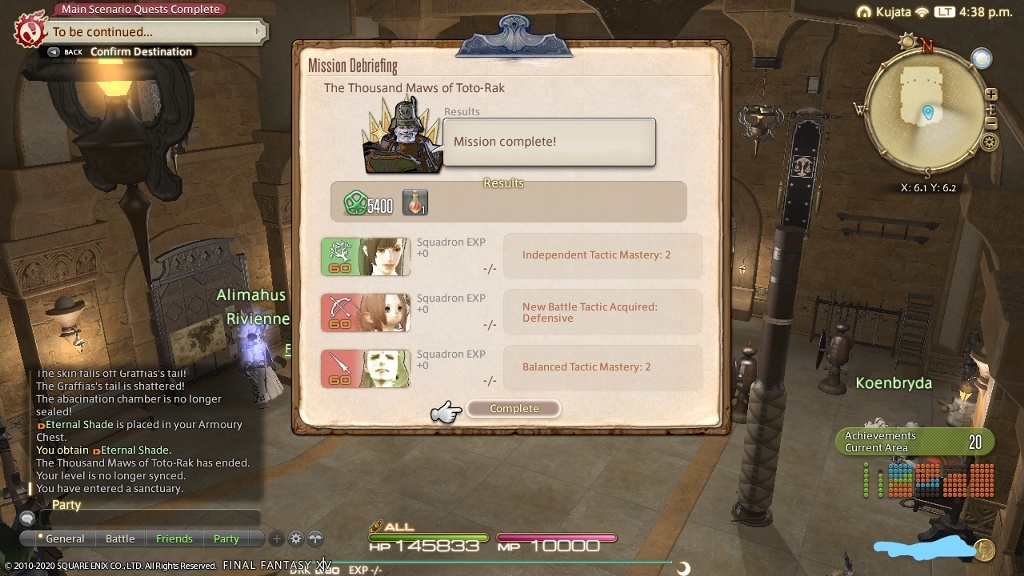Click the speech bubble chat channel icon

[27, 518]
